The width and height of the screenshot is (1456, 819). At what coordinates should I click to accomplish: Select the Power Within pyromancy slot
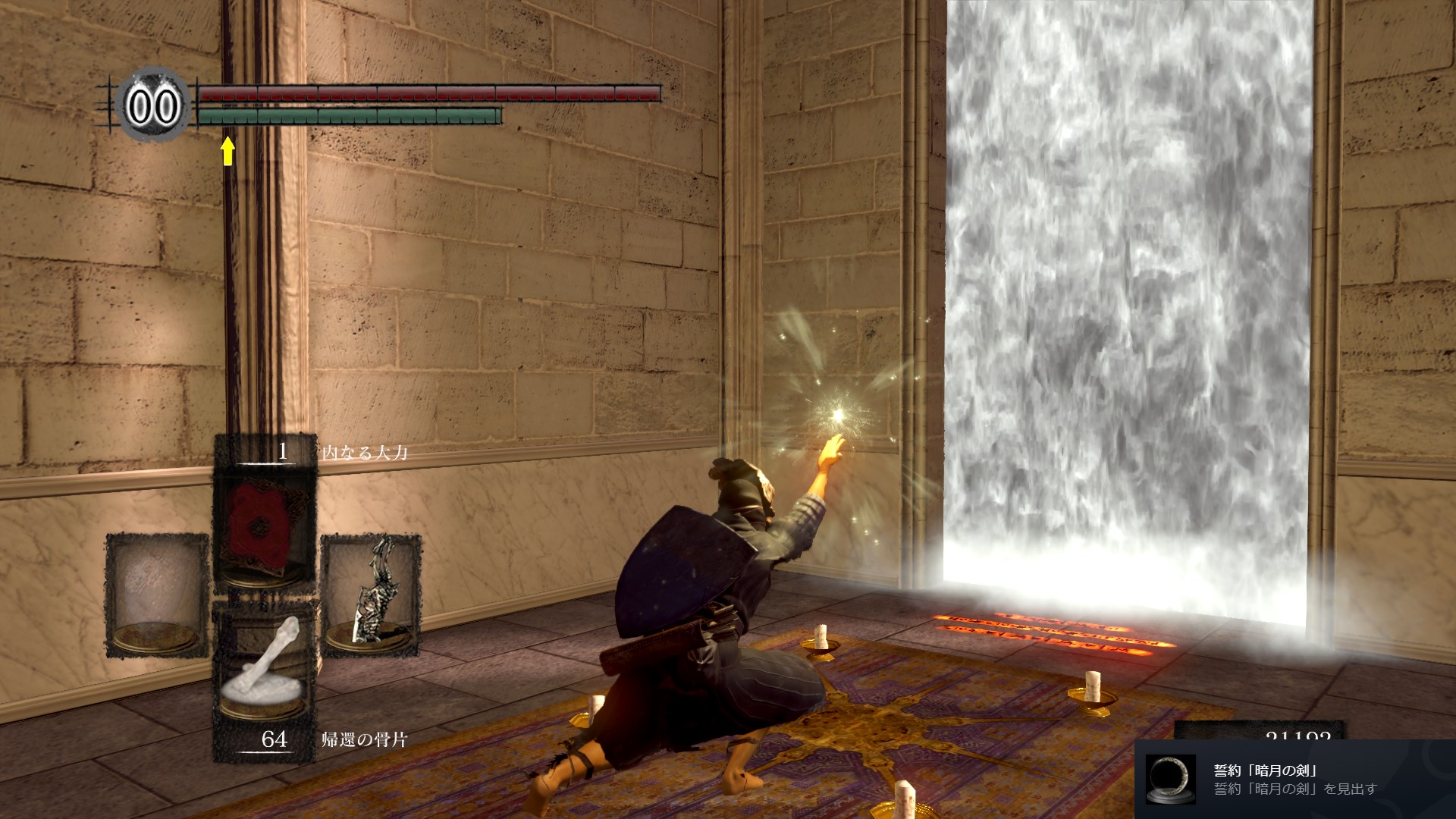264,523
